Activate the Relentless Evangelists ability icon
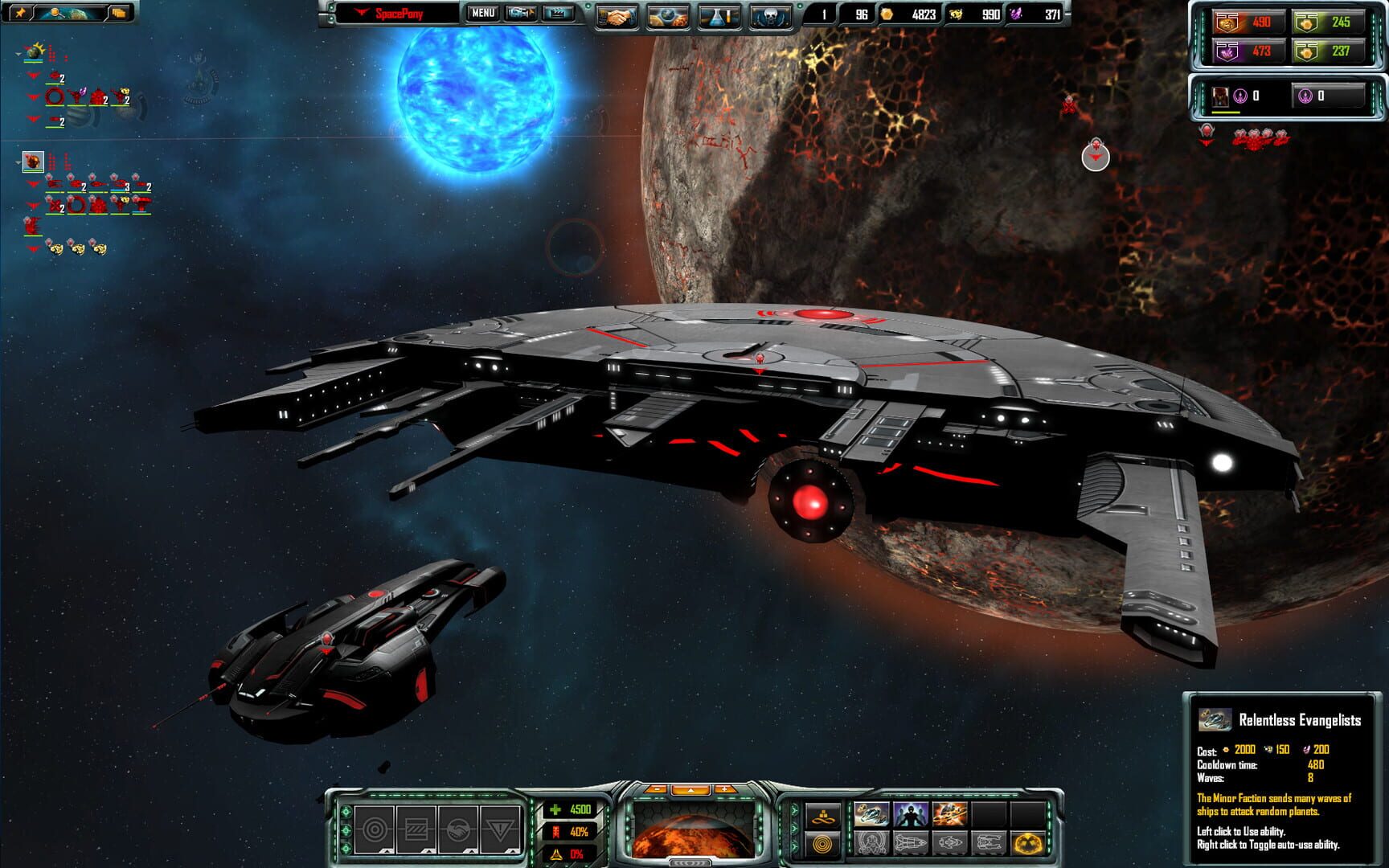1389x868 pixels. point(871,814)
